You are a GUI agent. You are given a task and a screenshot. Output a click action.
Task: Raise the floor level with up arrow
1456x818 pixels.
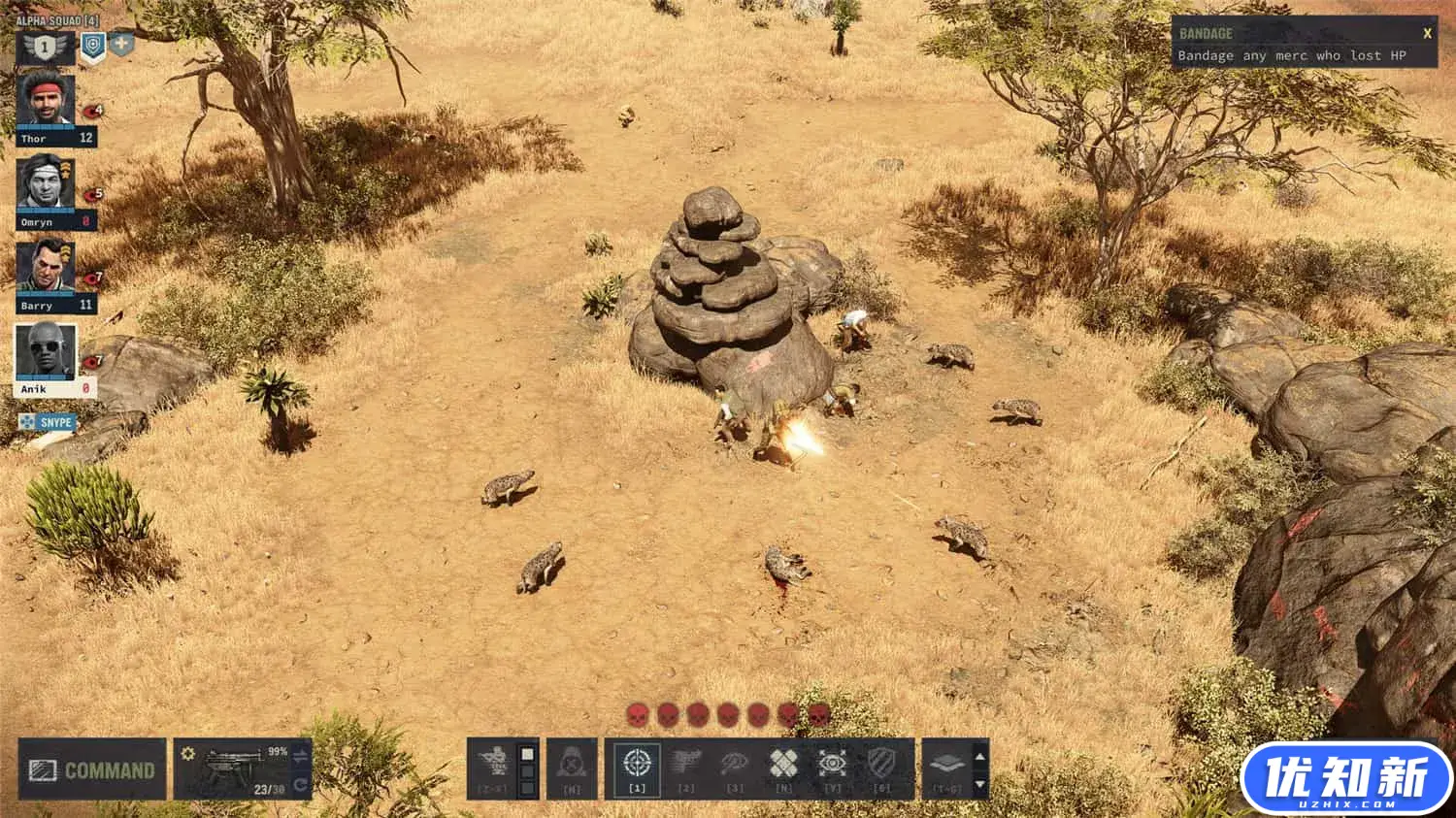click(x=979, y=756)
